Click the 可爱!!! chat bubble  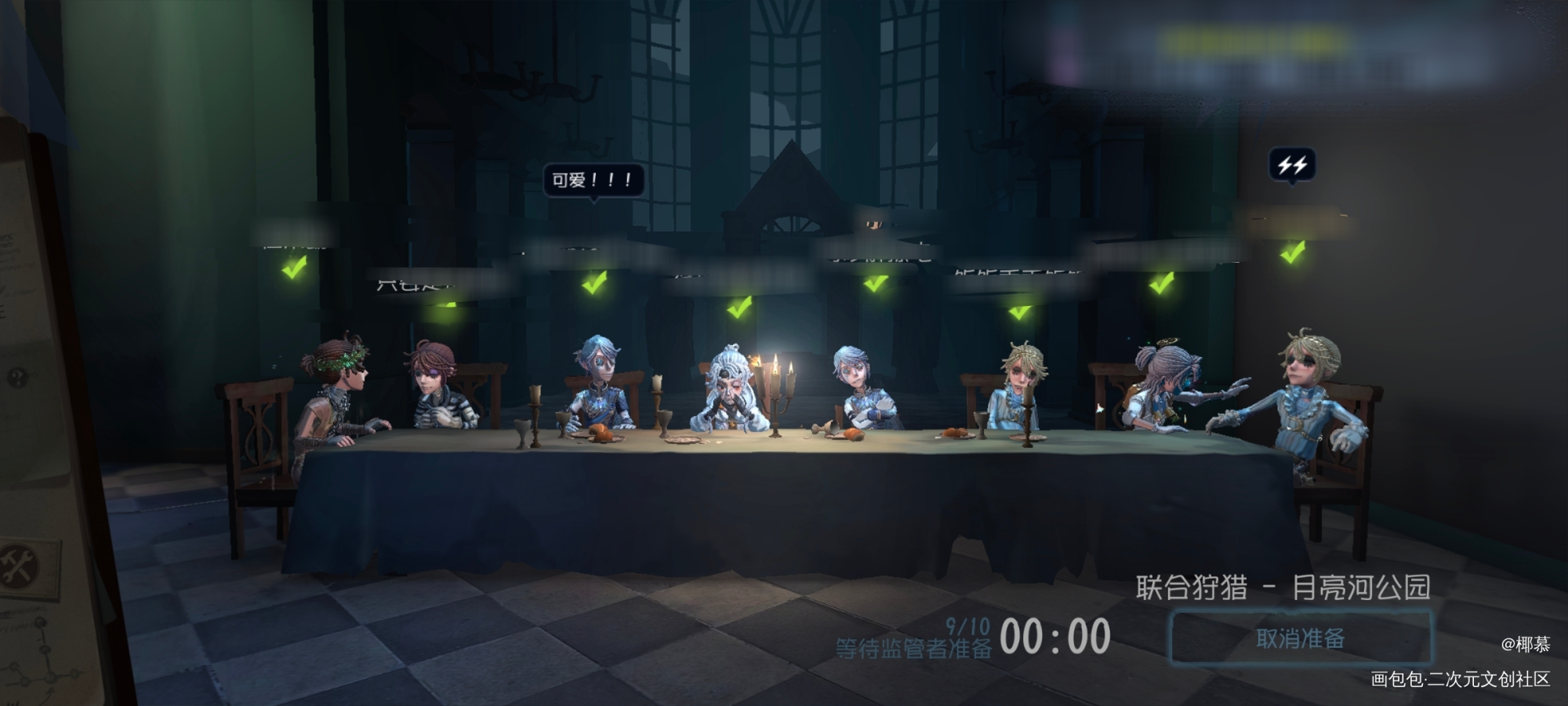(x=593, y=180)
